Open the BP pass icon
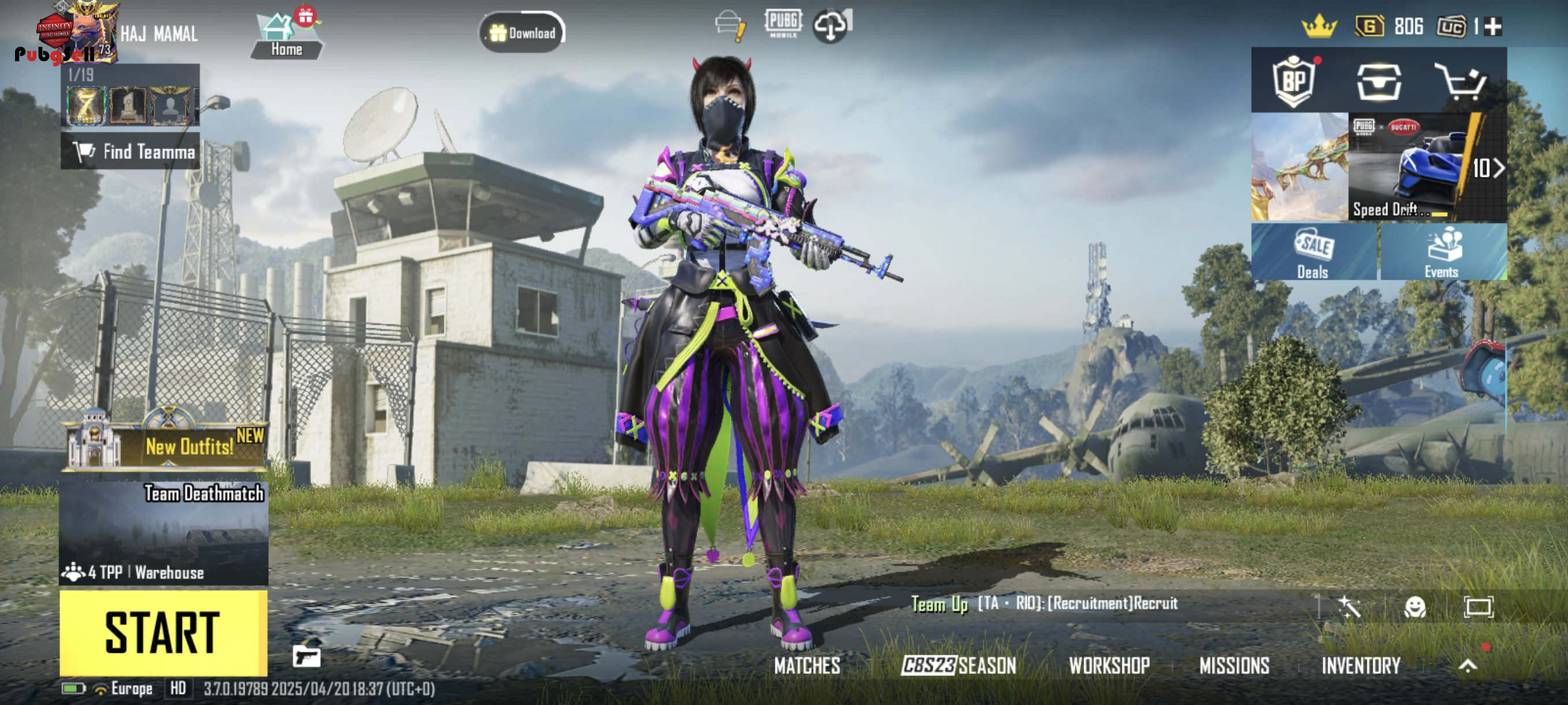The height and width of the screenshot is (705, 1568). point(1294,81)
